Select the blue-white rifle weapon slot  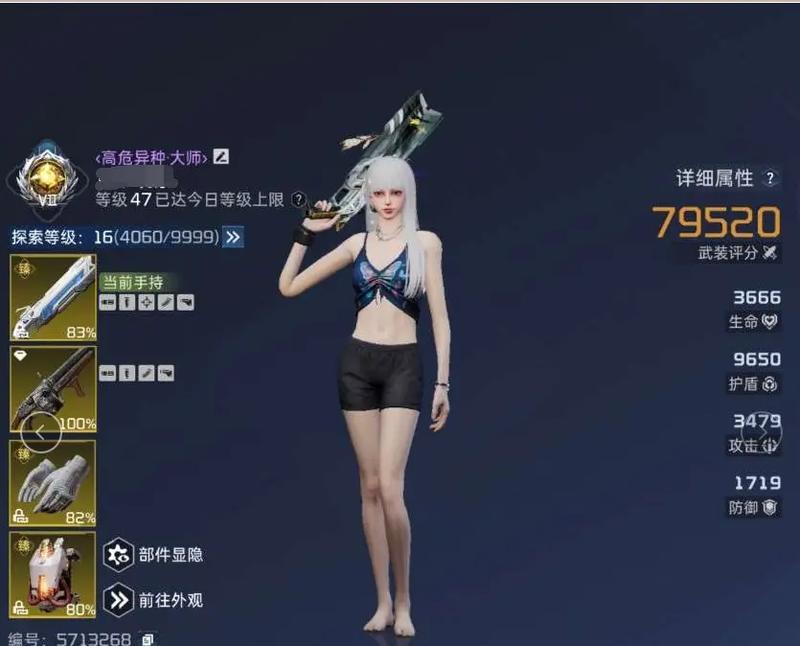click(53, 298)
